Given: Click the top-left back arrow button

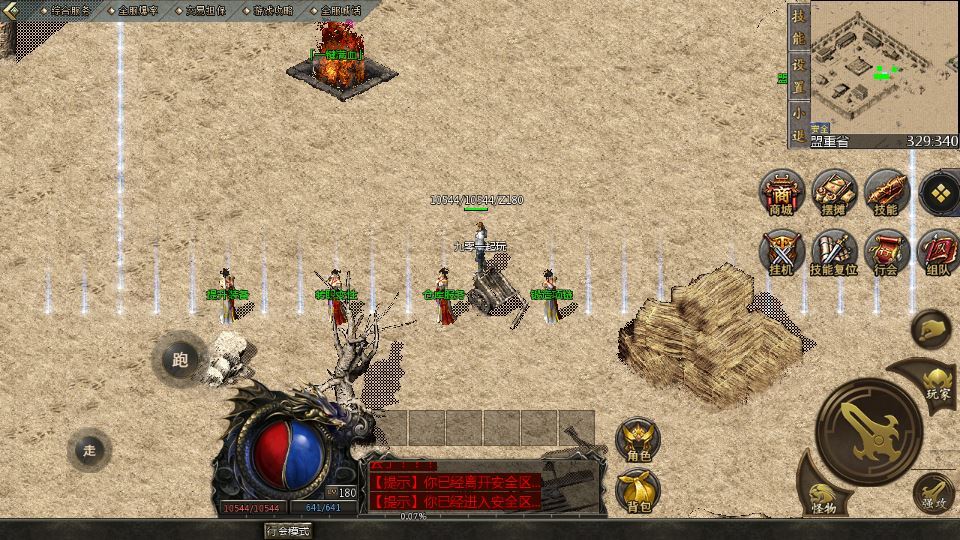Looking at the screenshot, I should coord(13,10).
